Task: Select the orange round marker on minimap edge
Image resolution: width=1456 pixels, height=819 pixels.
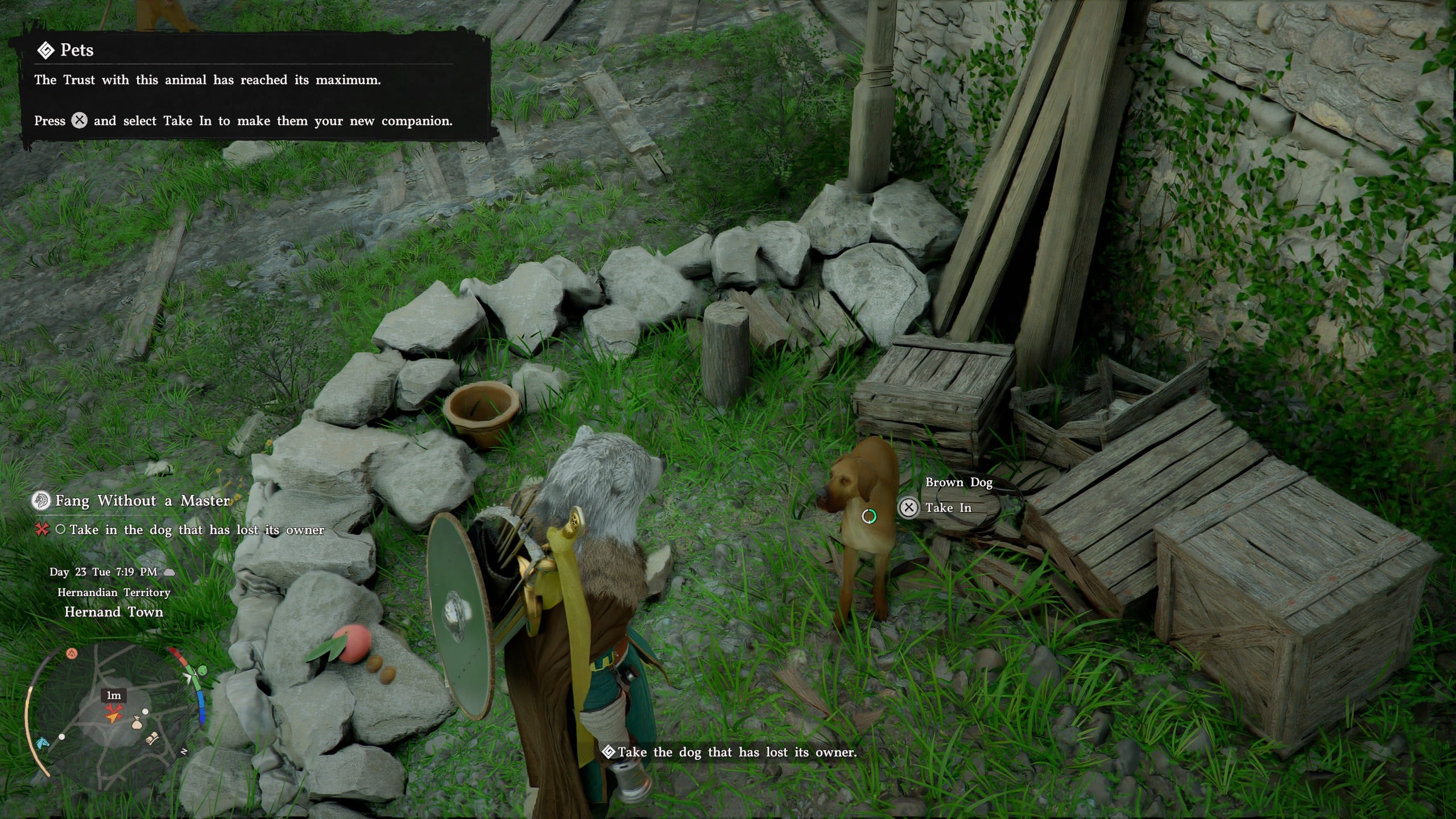Action: click(71, 653)
